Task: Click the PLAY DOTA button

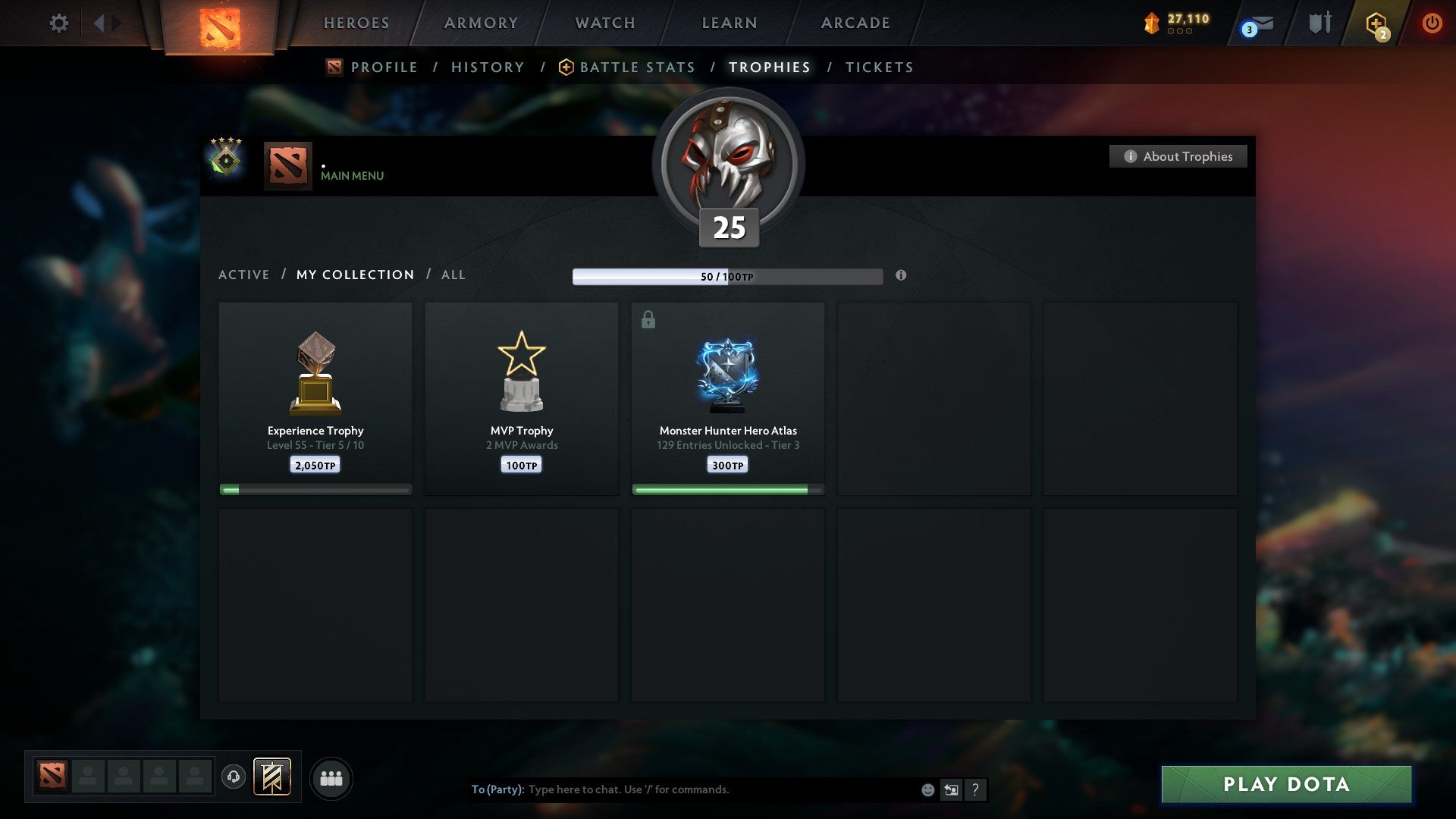Action: [x=1285, y=784]
